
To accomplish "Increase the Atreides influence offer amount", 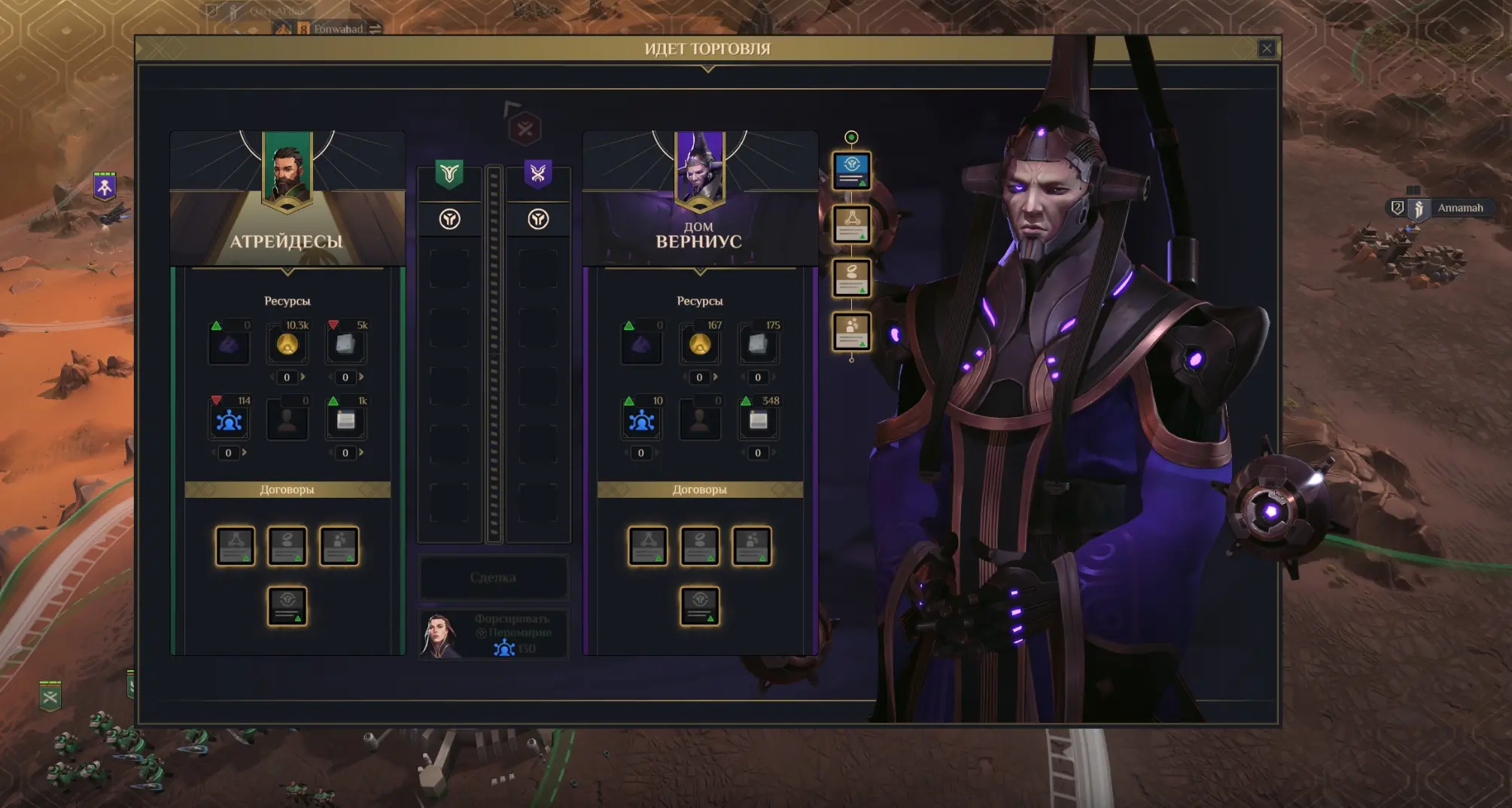I will click(245, 453).
